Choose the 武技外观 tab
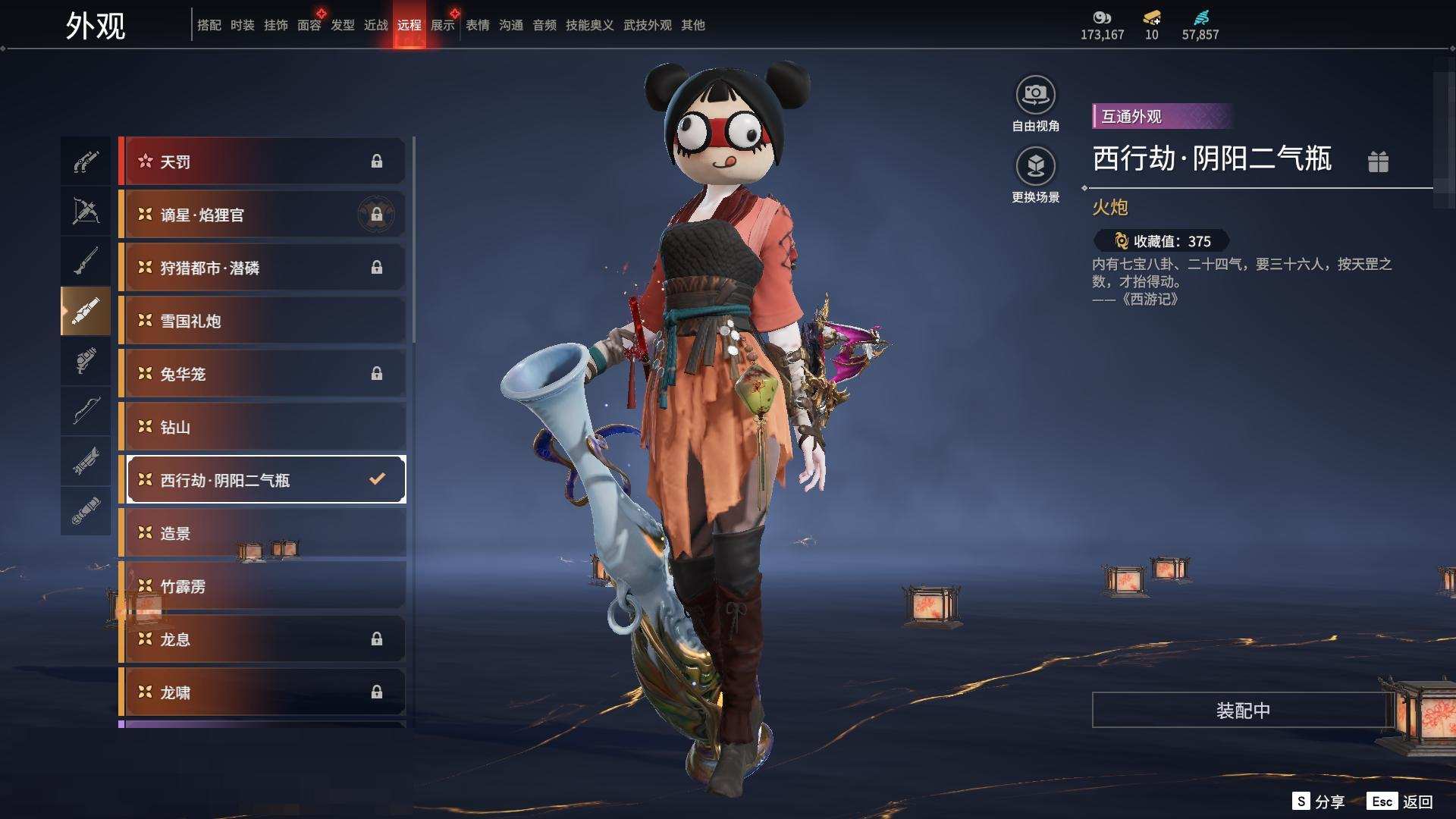Viewport: 1456px width, 819px height. (x=648, y=25)
